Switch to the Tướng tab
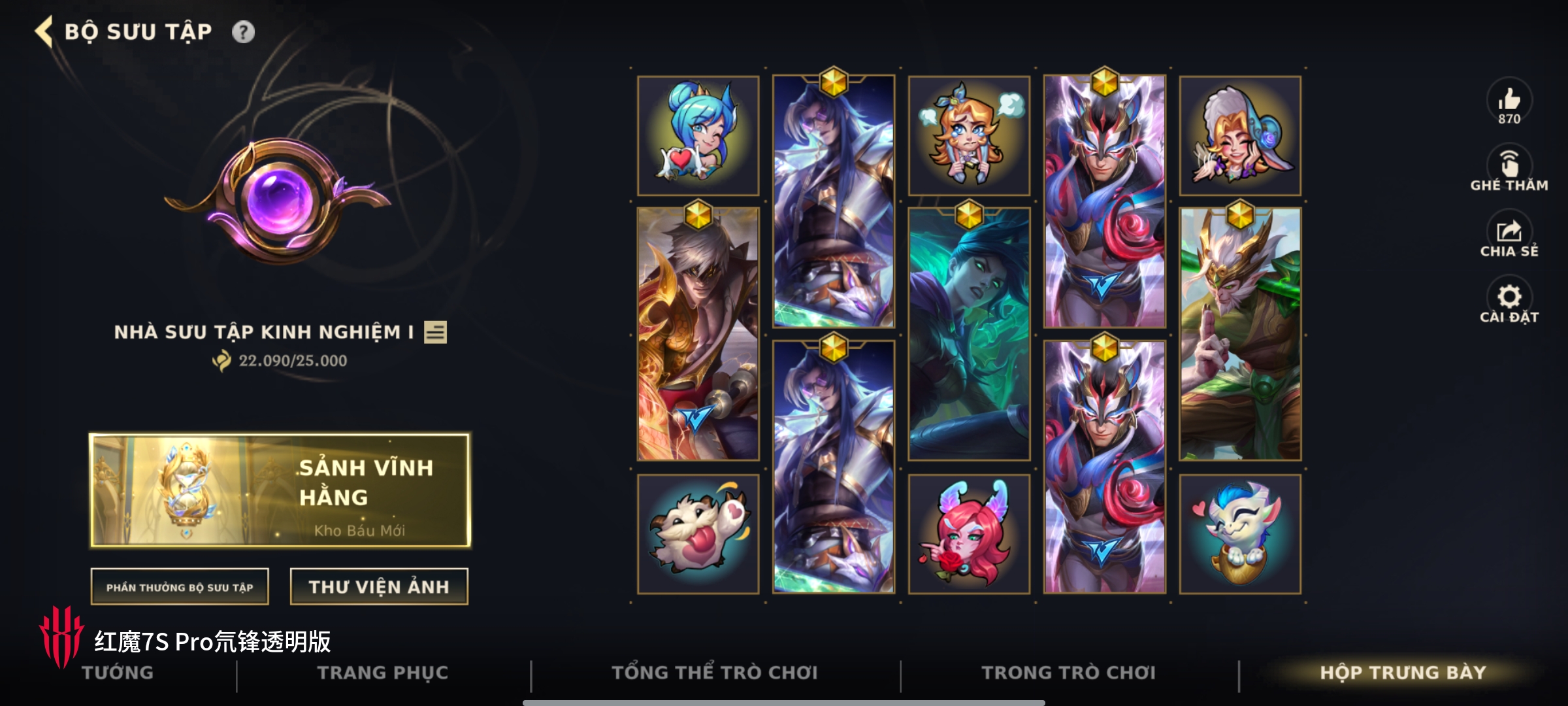 coord(118,673)
